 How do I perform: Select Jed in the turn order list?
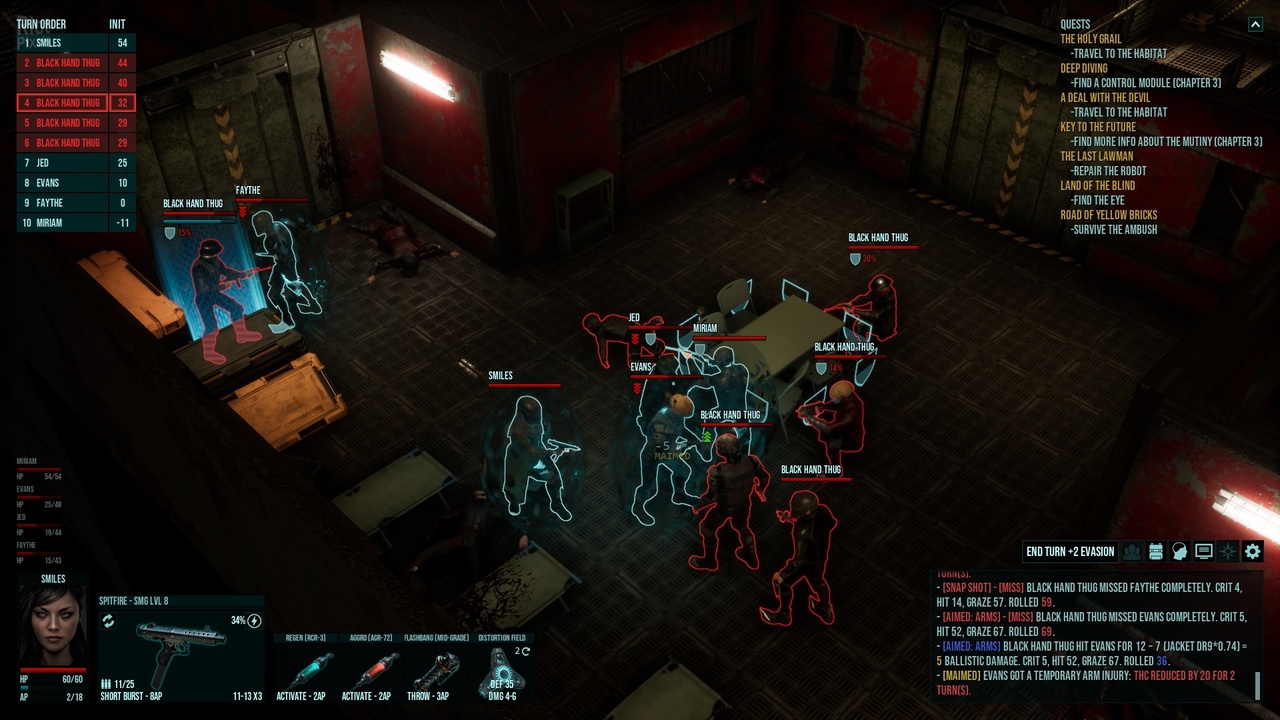[76, 163]
